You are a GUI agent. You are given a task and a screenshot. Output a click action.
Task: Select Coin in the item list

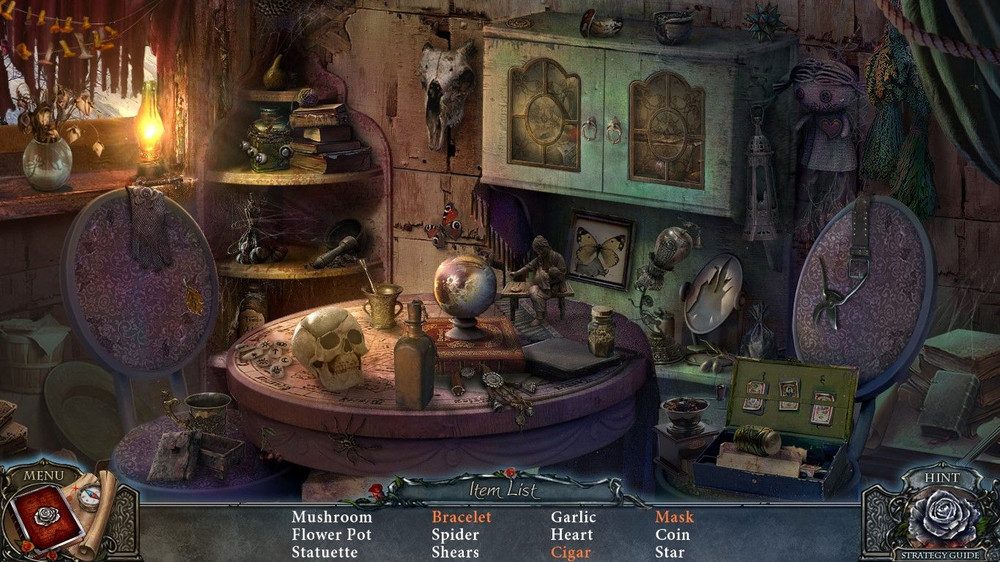(x=672, y=535)
